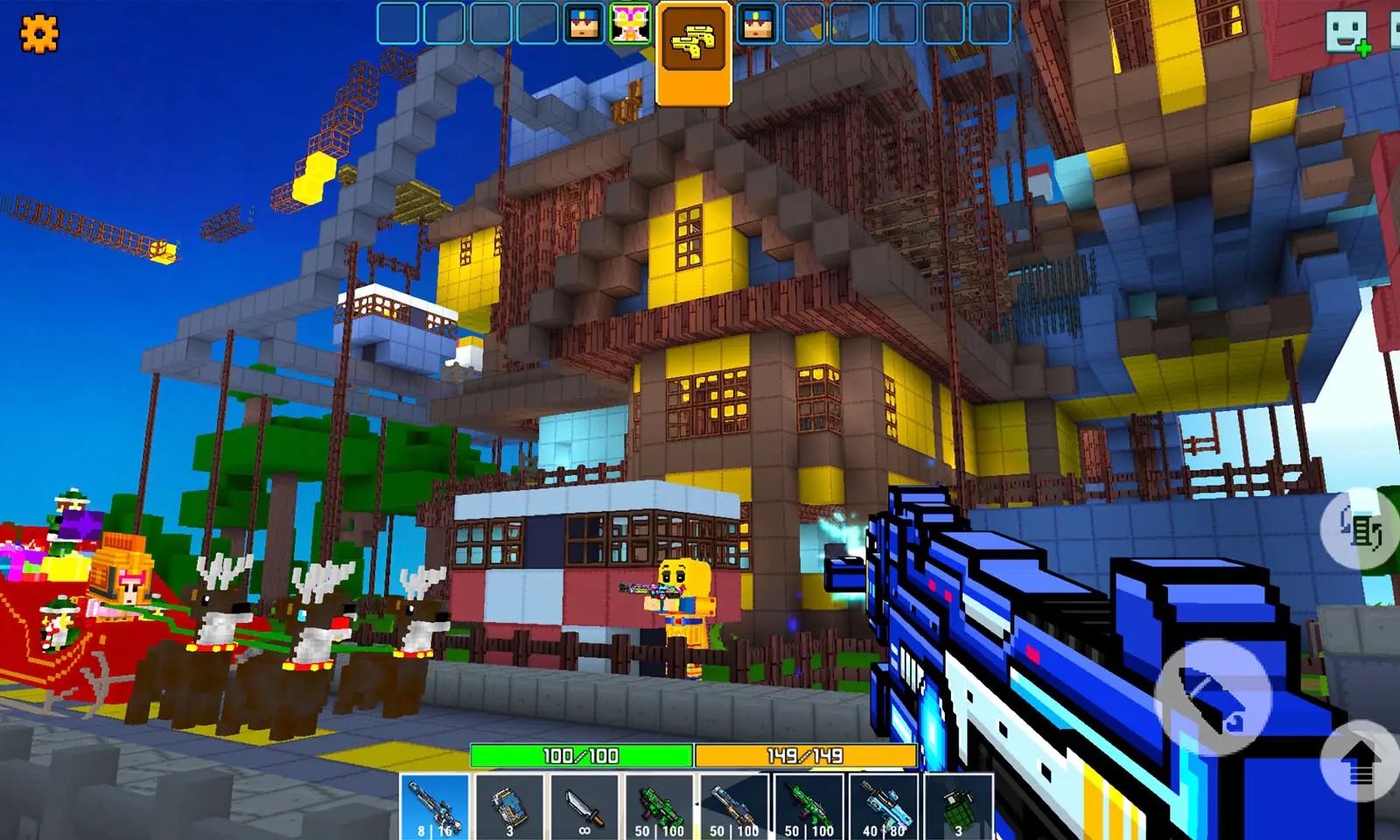This screenshot has height=840, width=1400.
Task: Open the settings gear menu
Action: 39,34
